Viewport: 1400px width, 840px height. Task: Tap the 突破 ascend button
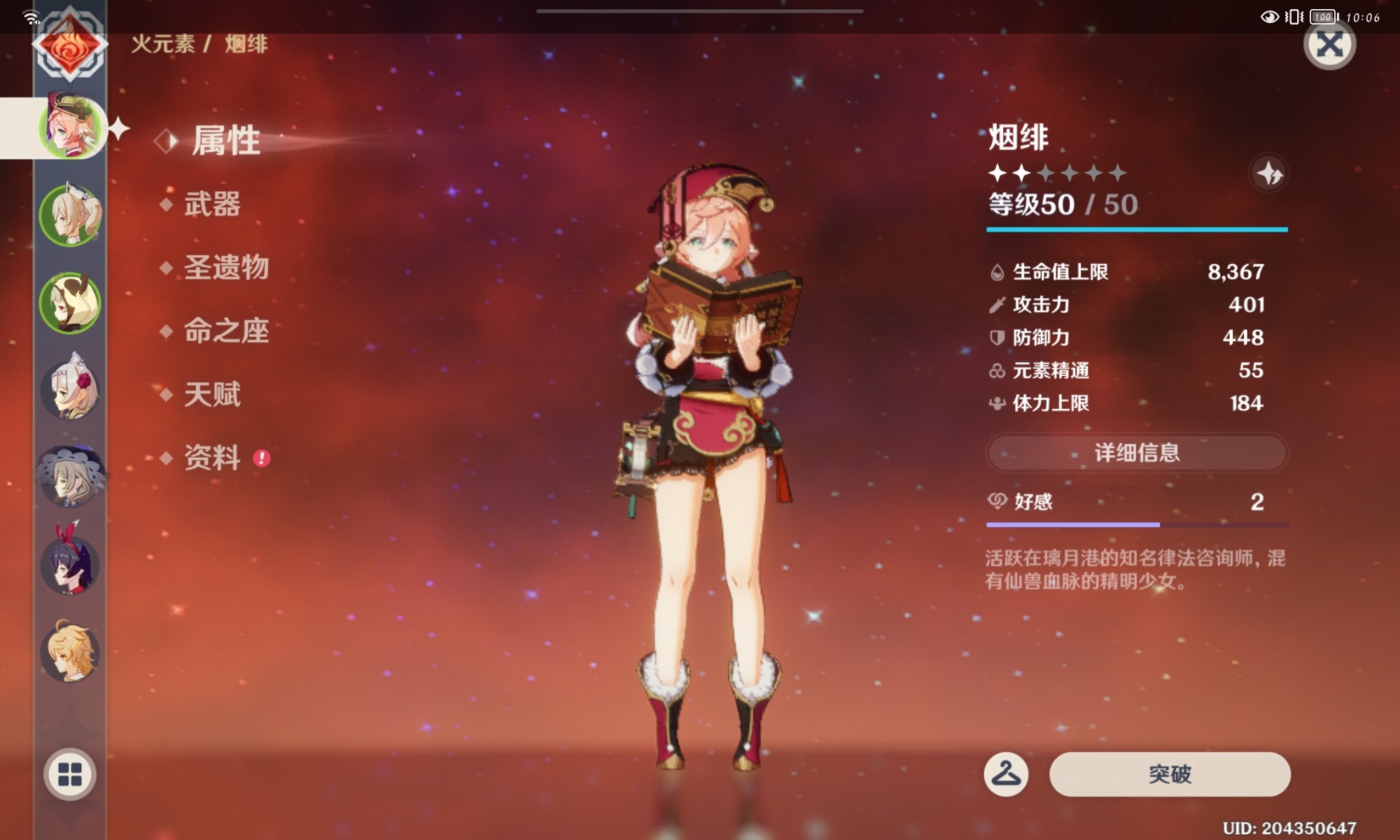point(1169,774)
